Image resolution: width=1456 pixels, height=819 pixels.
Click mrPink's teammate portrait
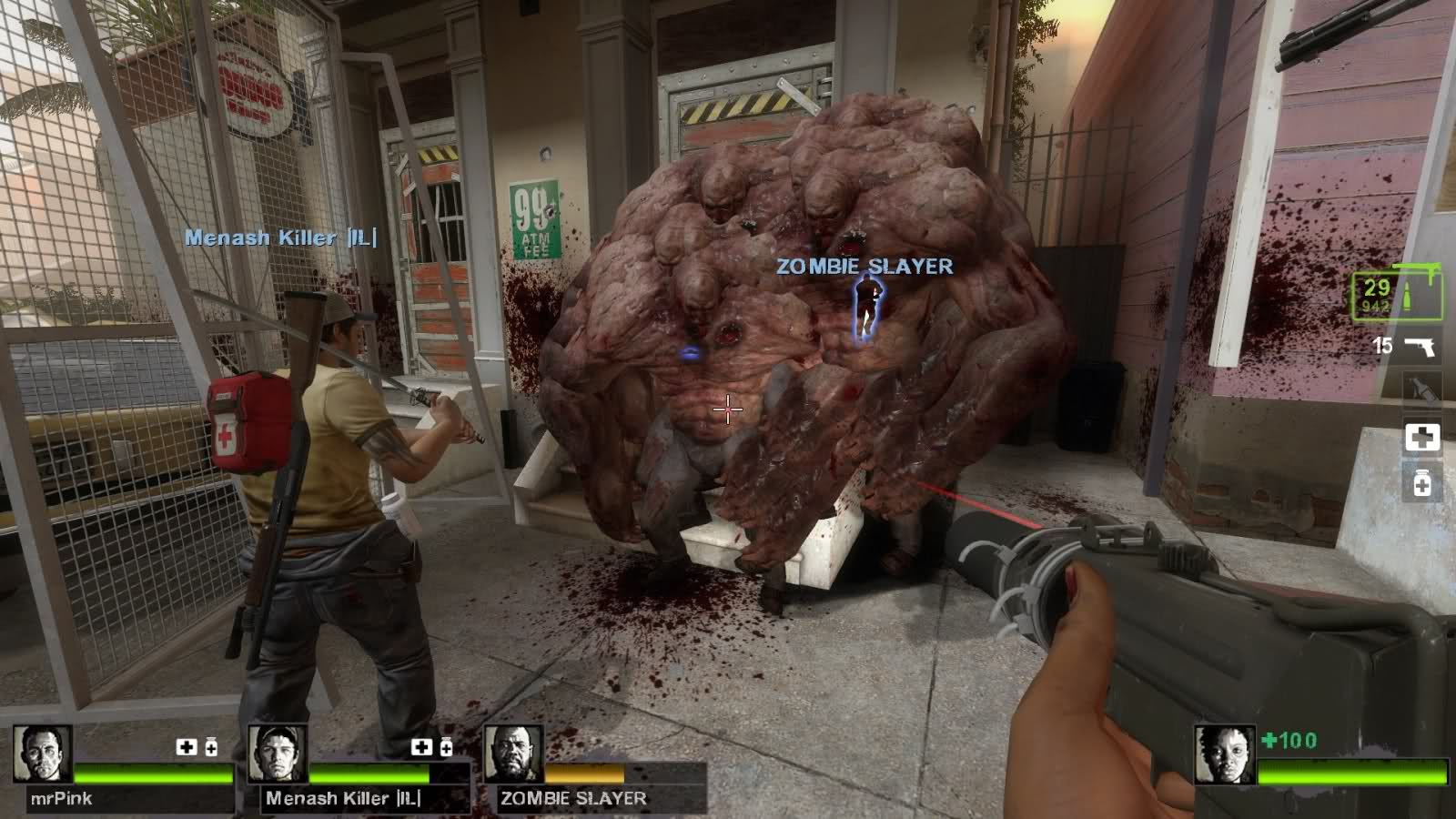(x=43, y=754)
